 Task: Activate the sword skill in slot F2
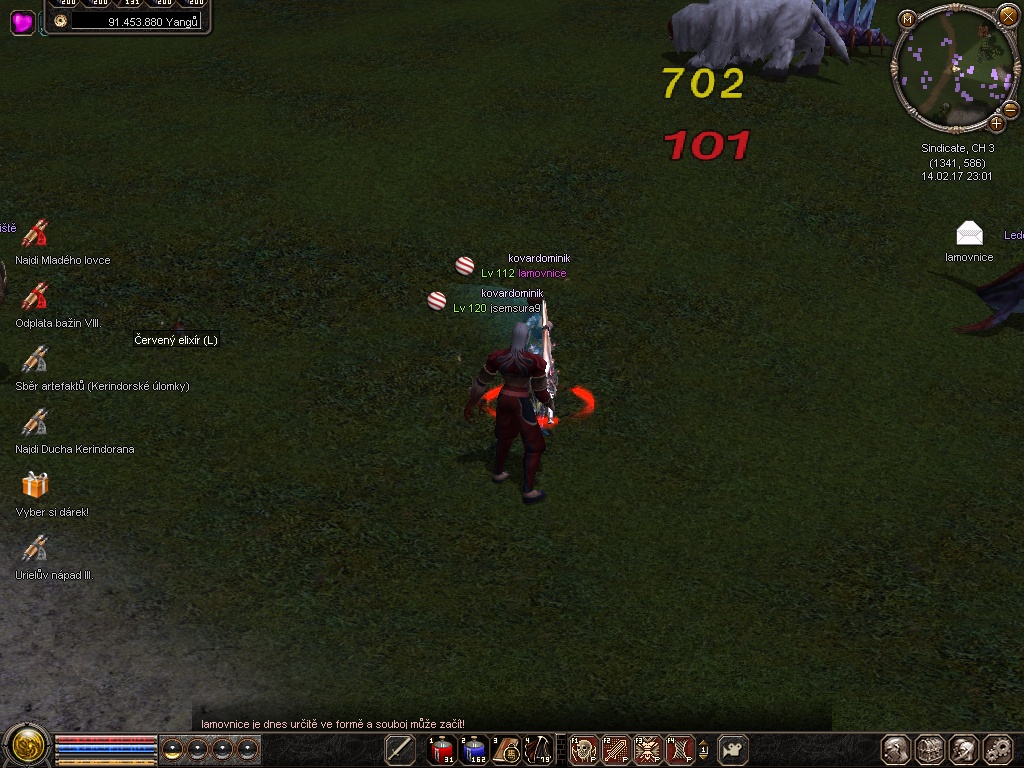coord(615,749)
